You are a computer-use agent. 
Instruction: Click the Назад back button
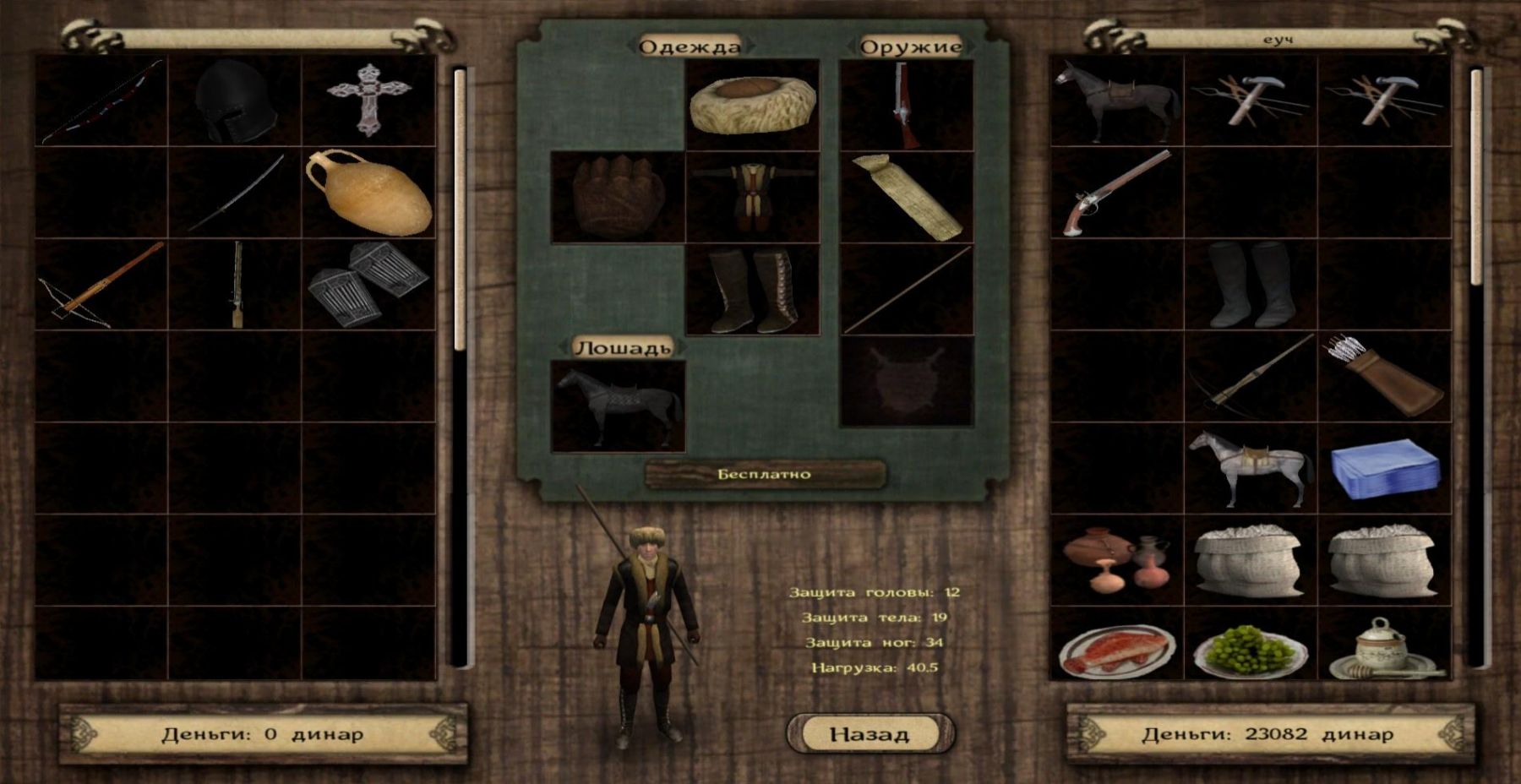[x=870, y=733]
